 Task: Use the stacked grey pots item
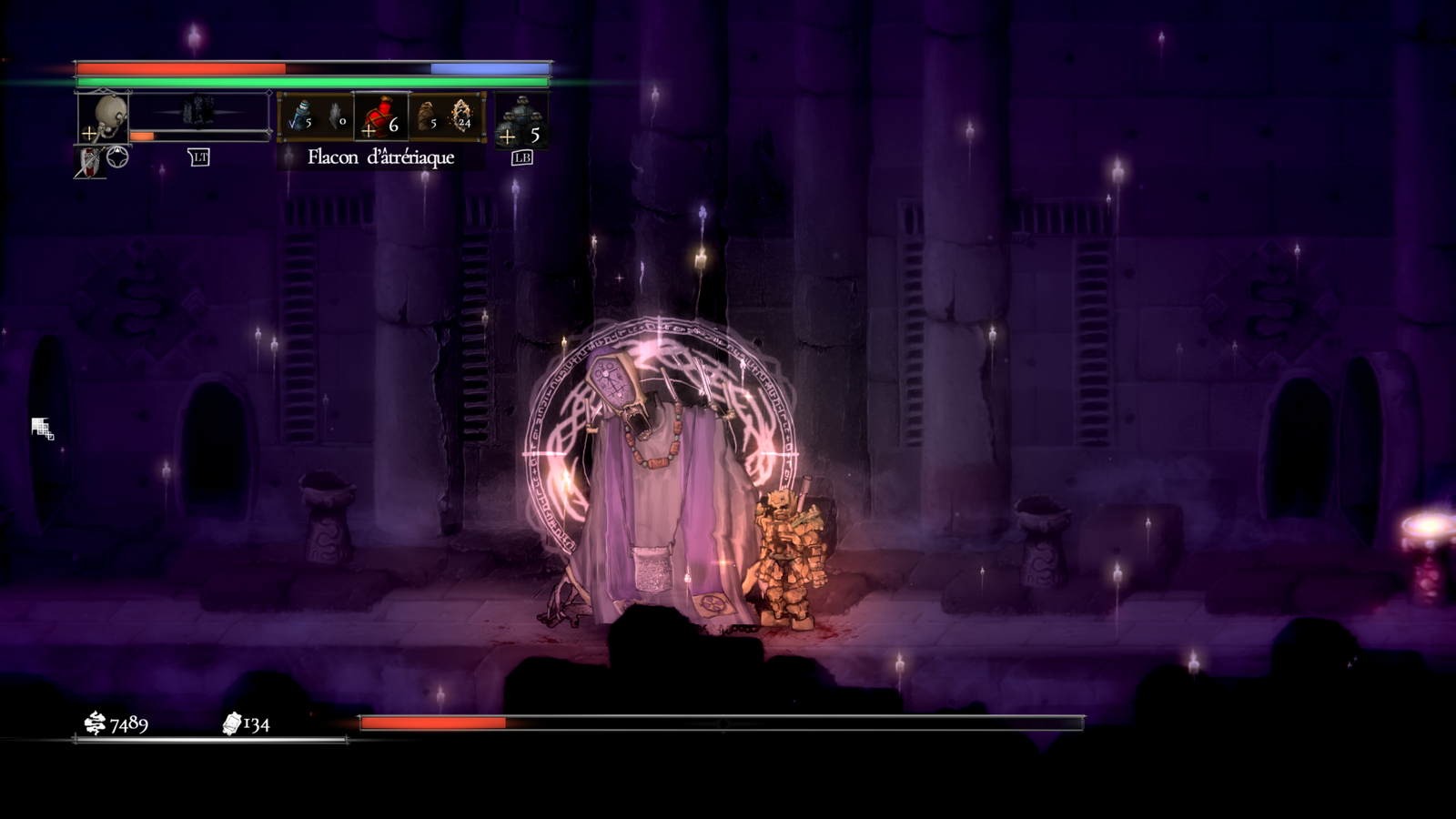click(x=521, y=119)
